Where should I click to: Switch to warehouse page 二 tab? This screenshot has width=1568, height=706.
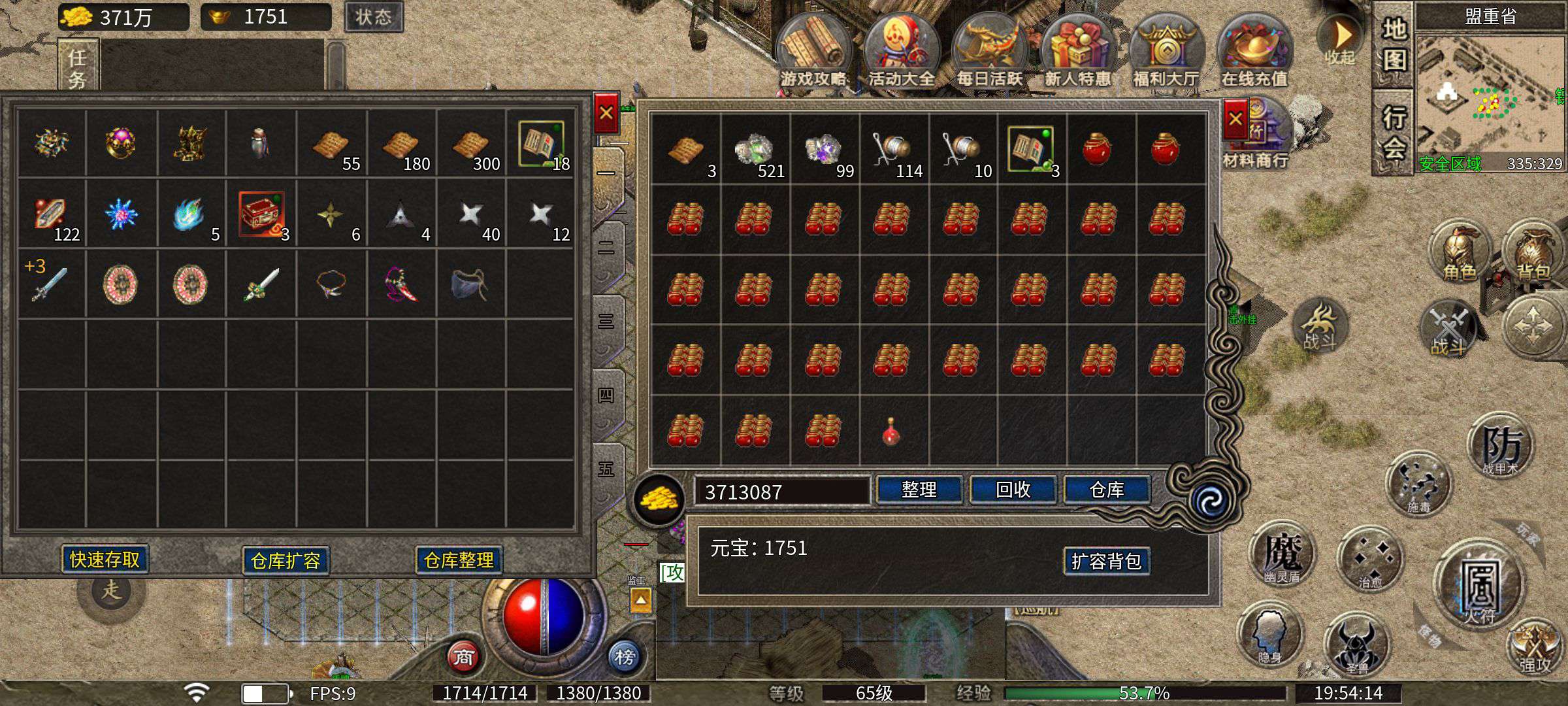click(x=606, y=248)
